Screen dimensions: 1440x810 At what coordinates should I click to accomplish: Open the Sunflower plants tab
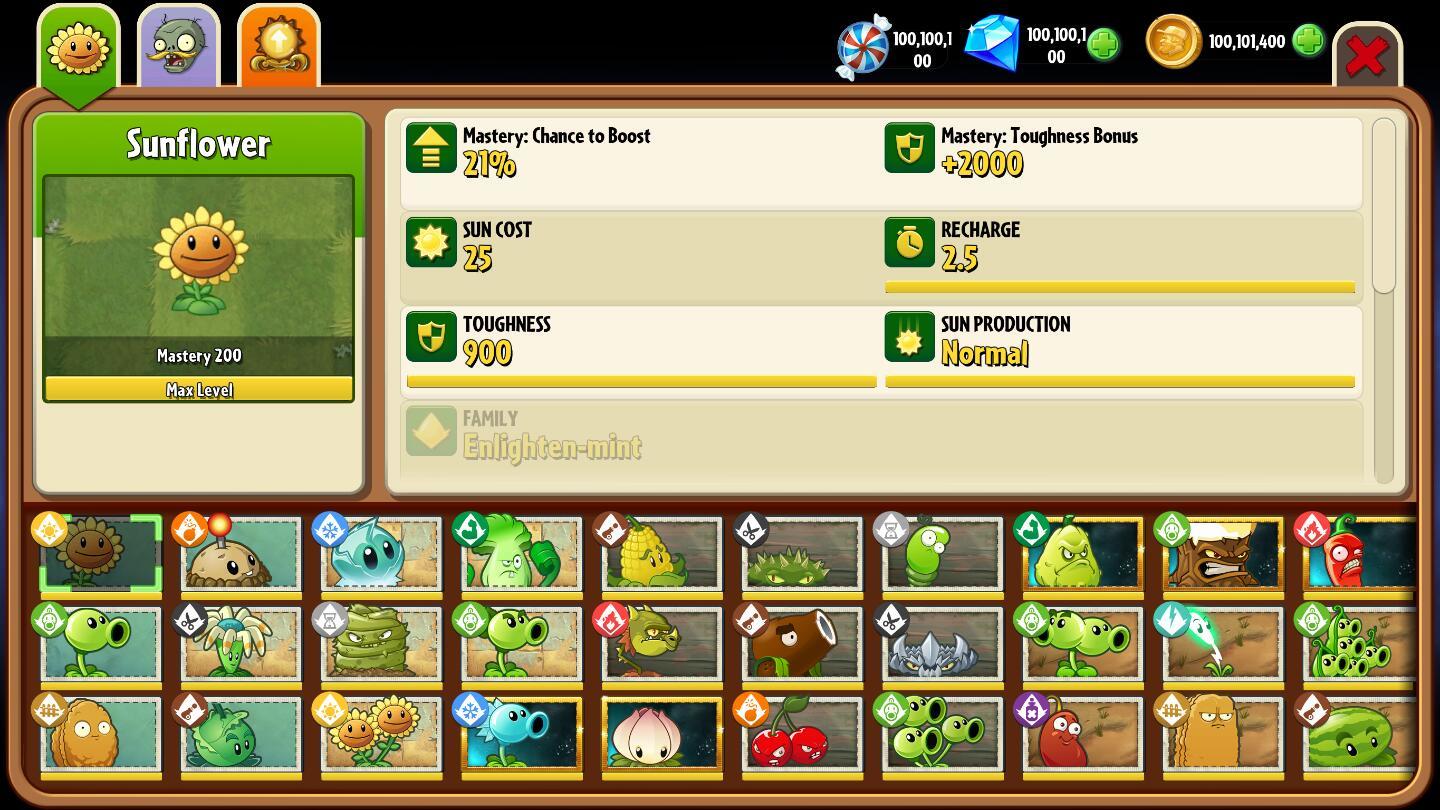[x=78, y=45]
